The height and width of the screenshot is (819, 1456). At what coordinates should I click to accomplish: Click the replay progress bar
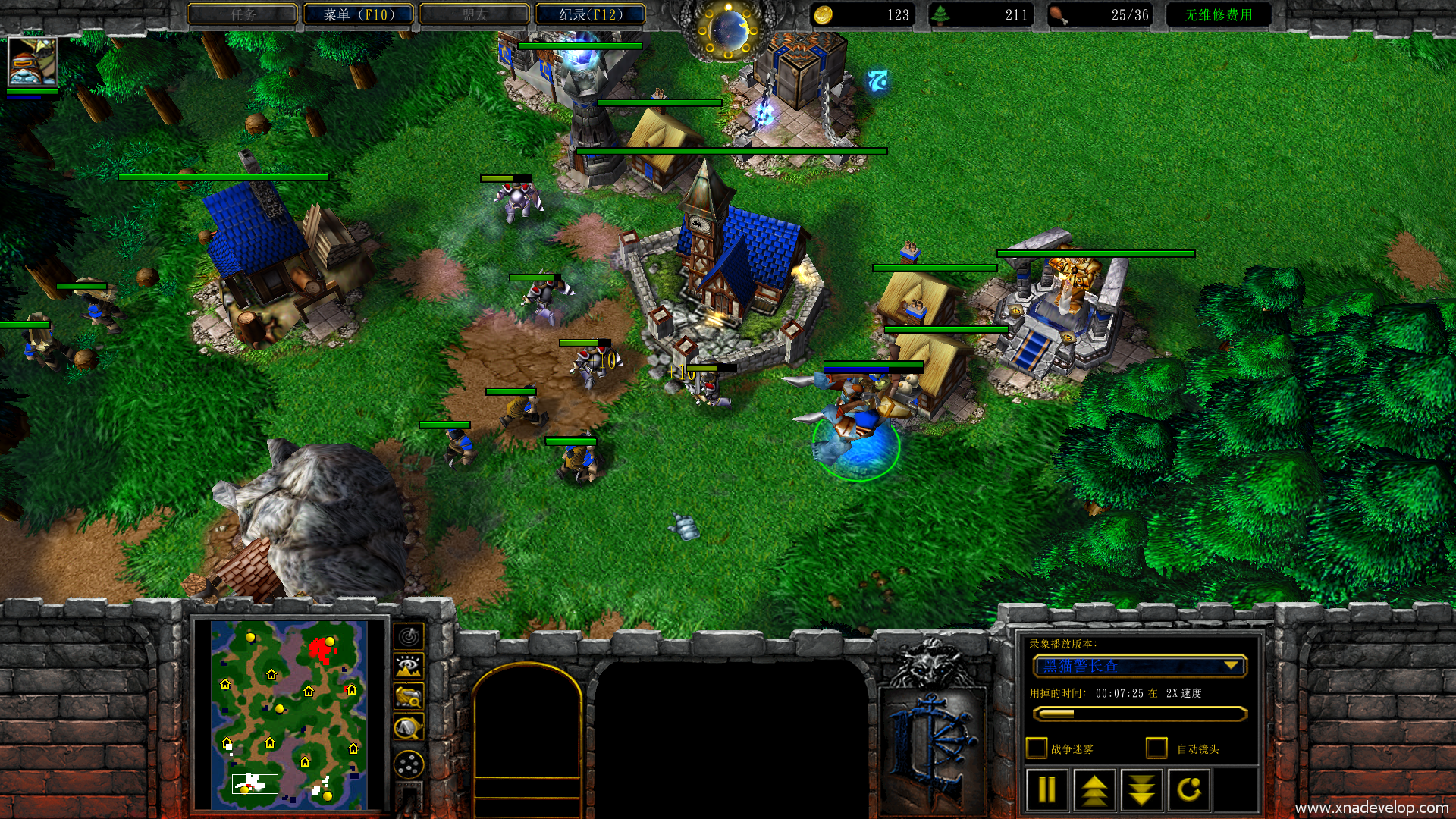pos(1140,714)
